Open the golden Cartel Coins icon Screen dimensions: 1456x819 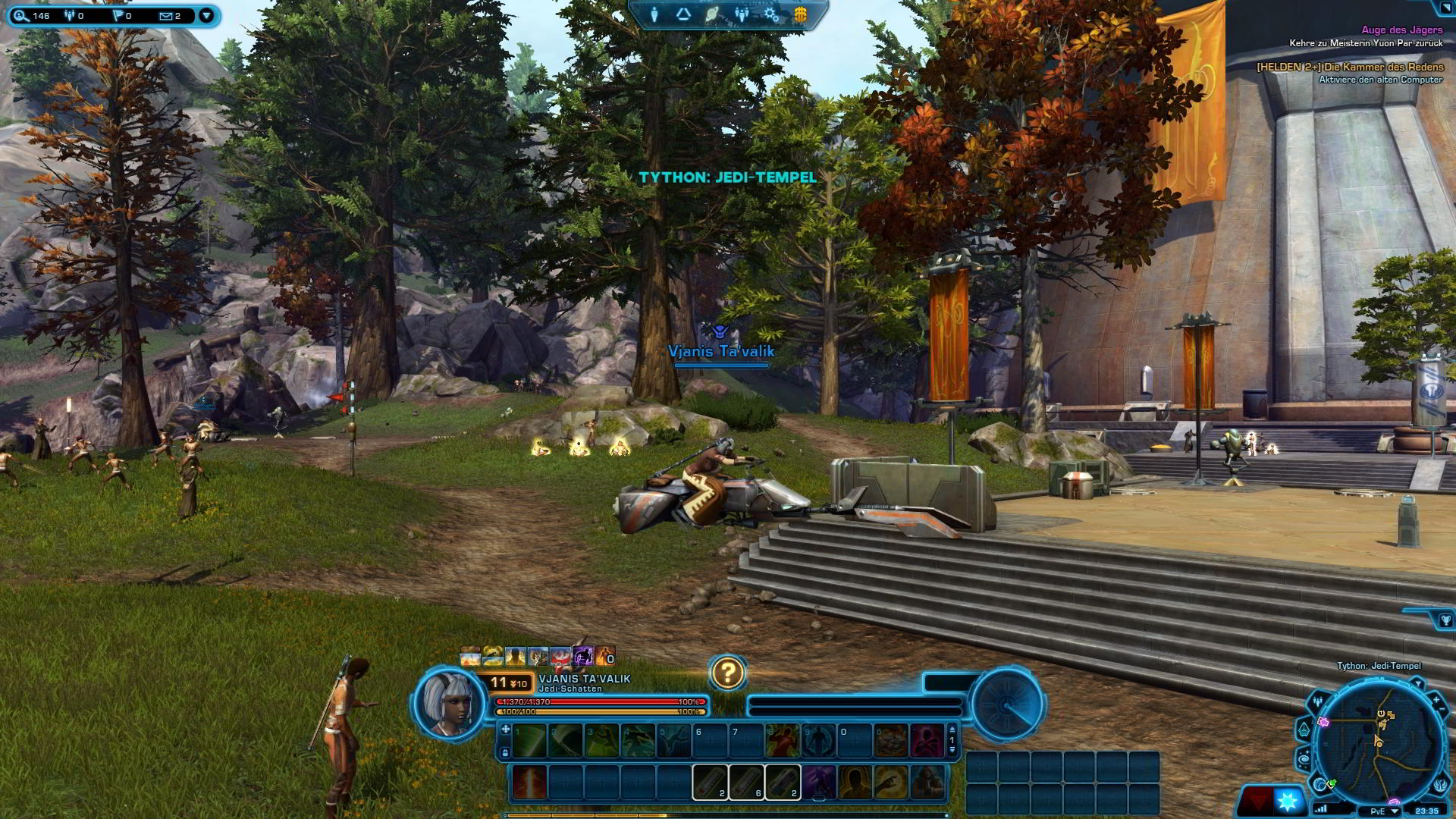click(x=801, y=13)
